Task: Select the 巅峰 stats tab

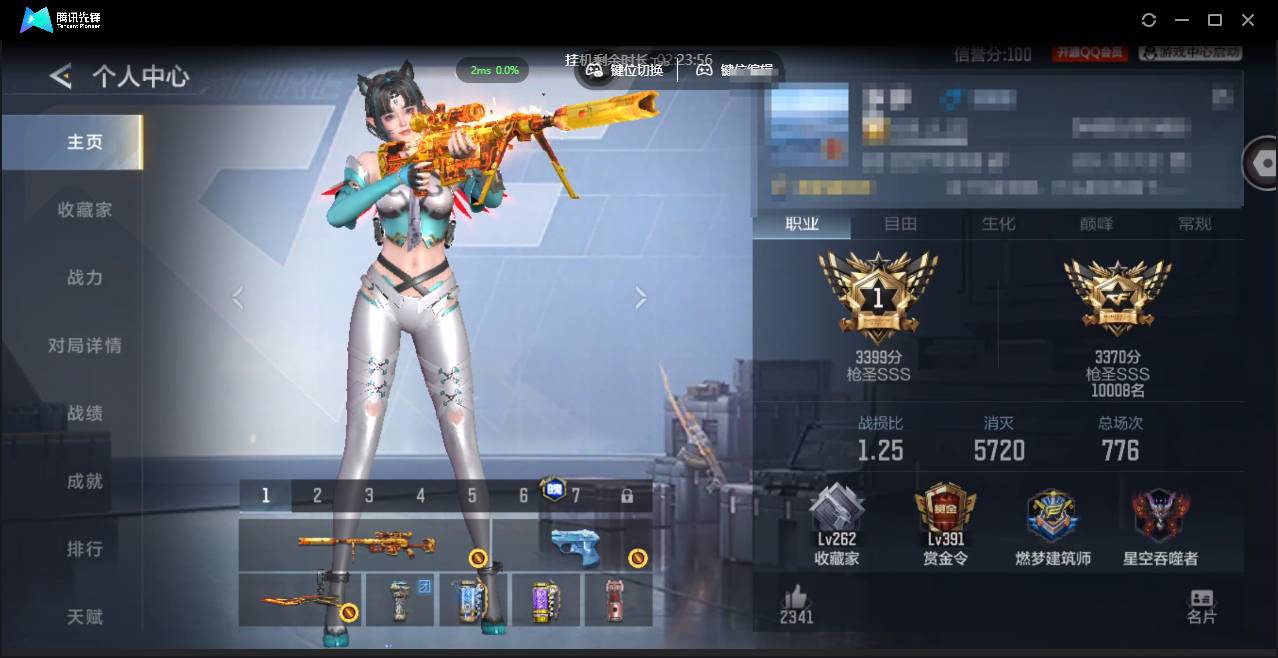Action: 1096,224
